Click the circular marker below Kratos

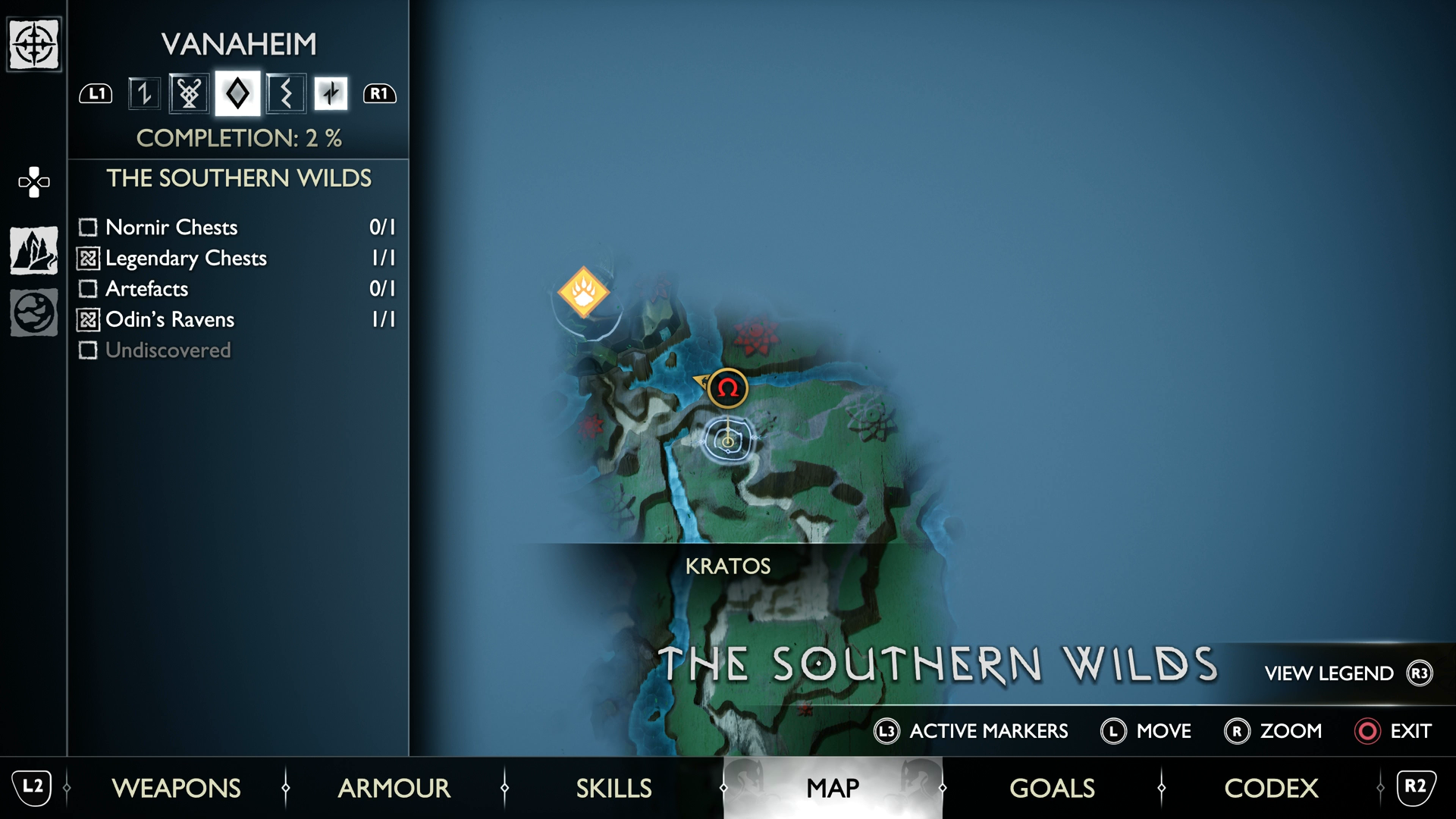coord(728,440)
